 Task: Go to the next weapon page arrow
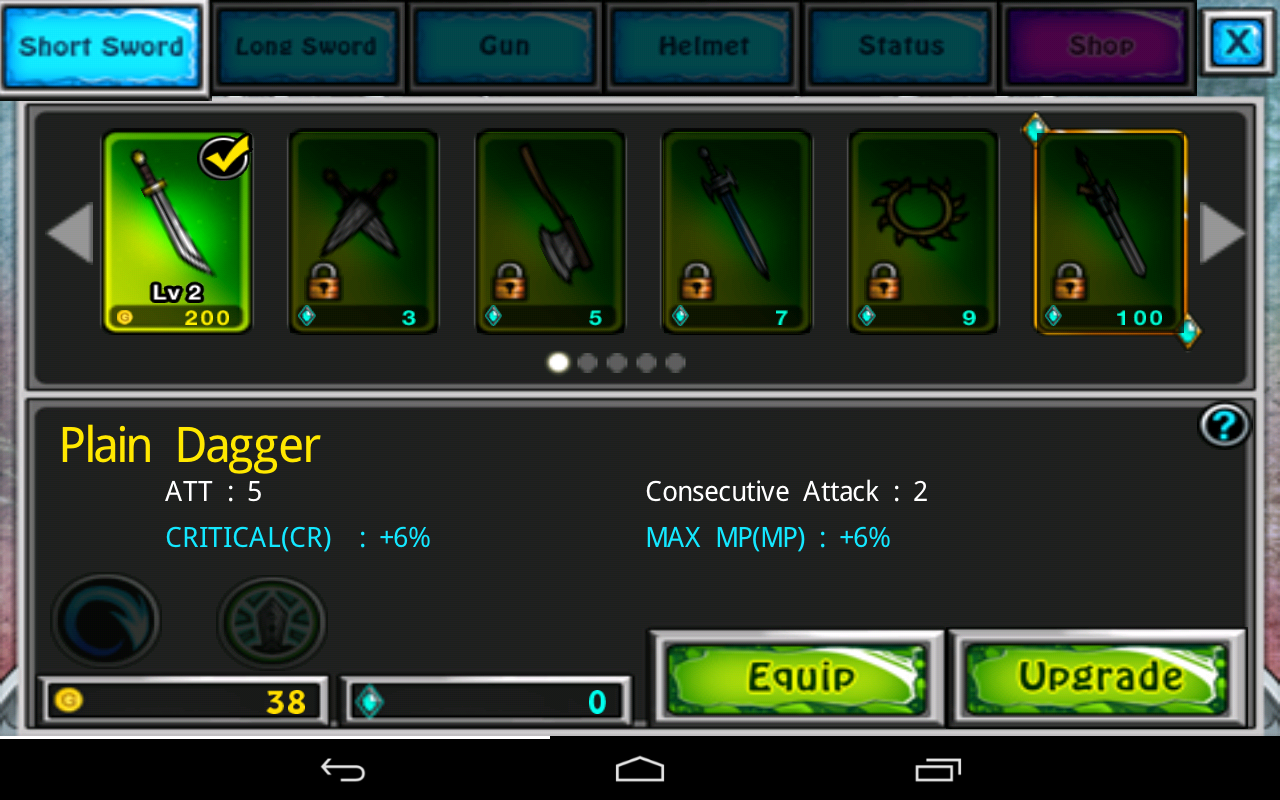coord(1222,233)
